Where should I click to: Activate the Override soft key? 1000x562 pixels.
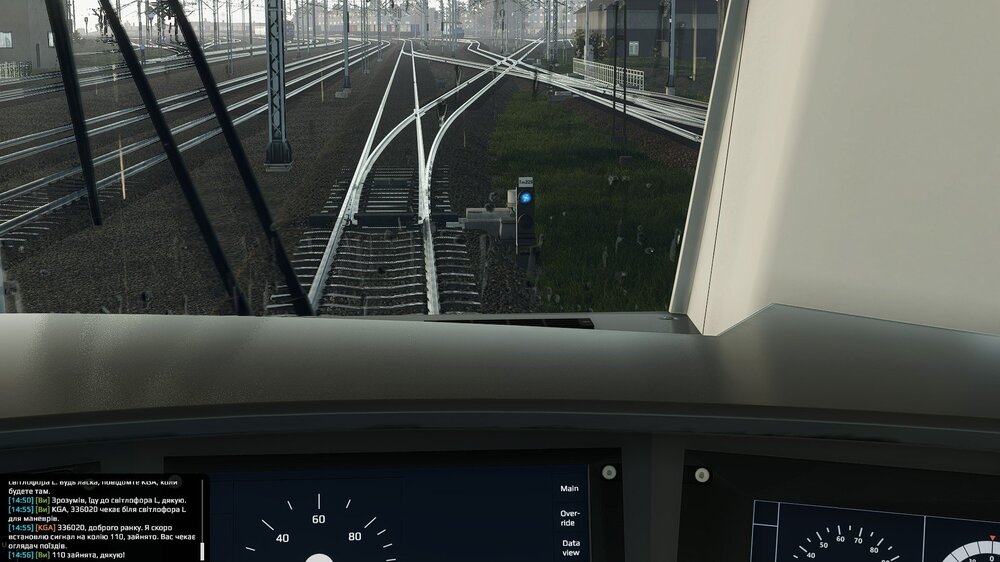click(x=569, y=518)
